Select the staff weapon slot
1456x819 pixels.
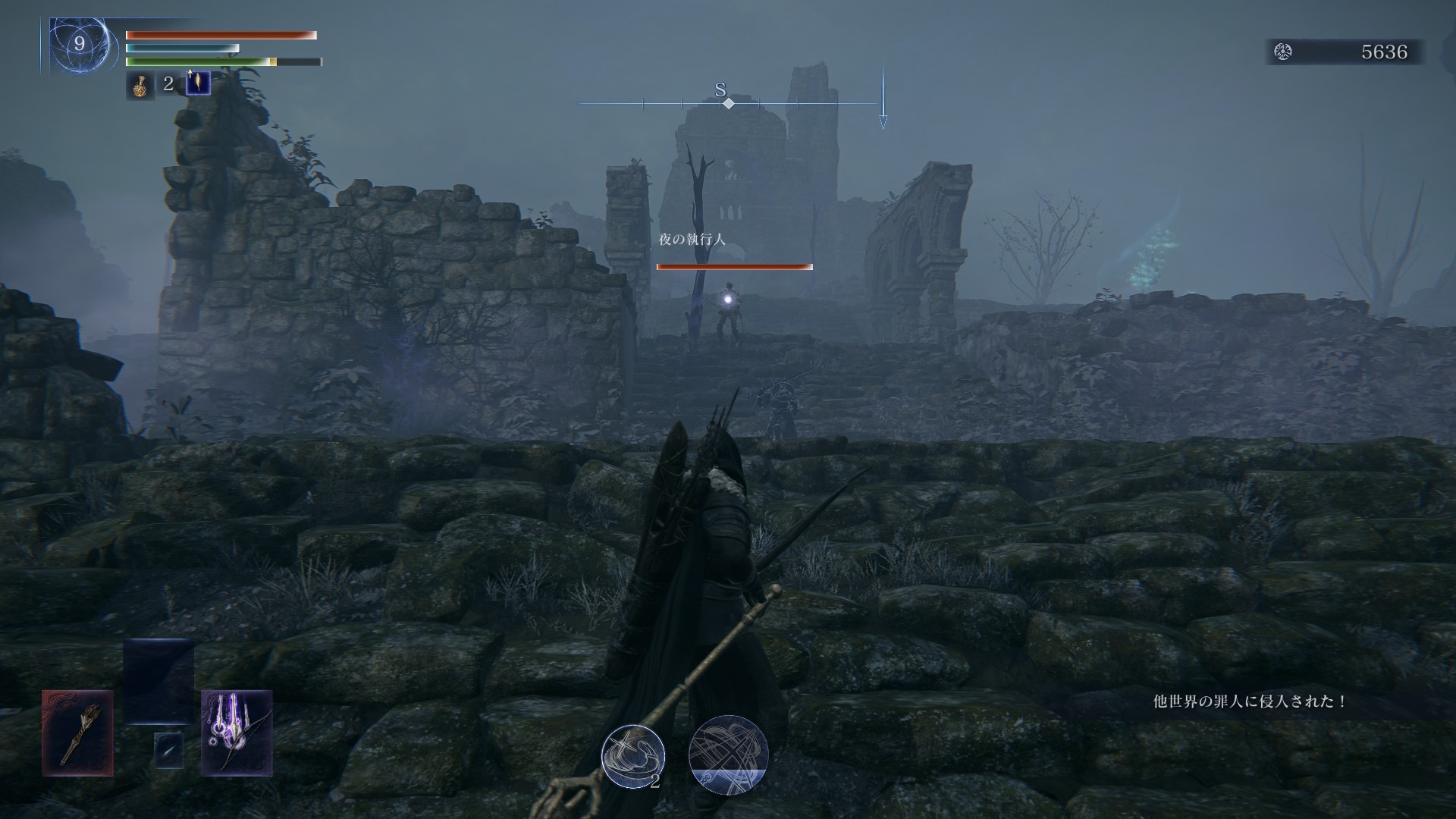point(77,733)
